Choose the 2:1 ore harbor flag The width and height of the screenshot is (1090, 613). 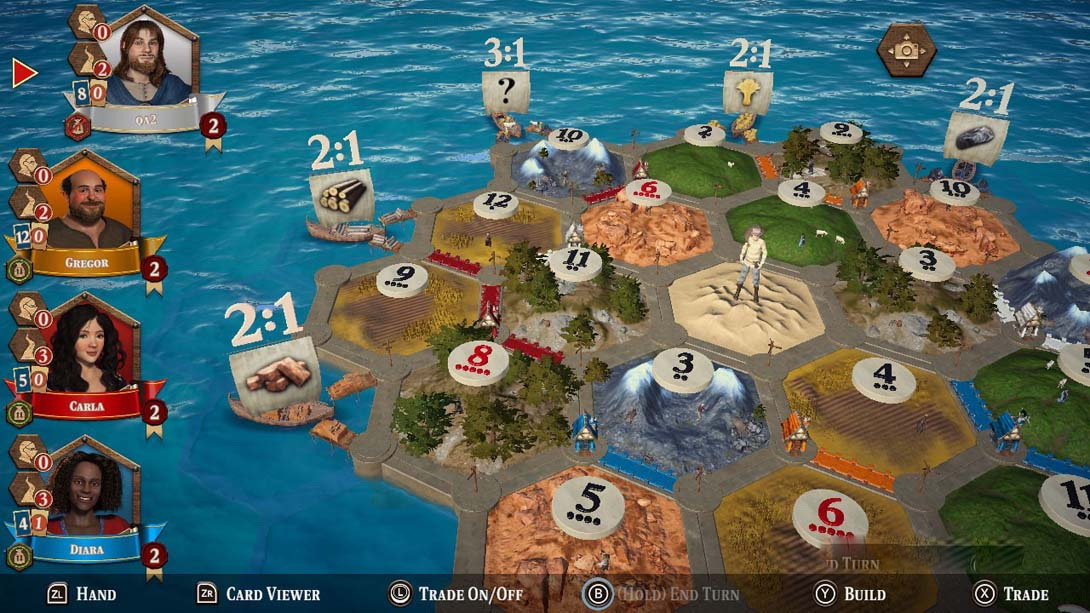(975, 137)
